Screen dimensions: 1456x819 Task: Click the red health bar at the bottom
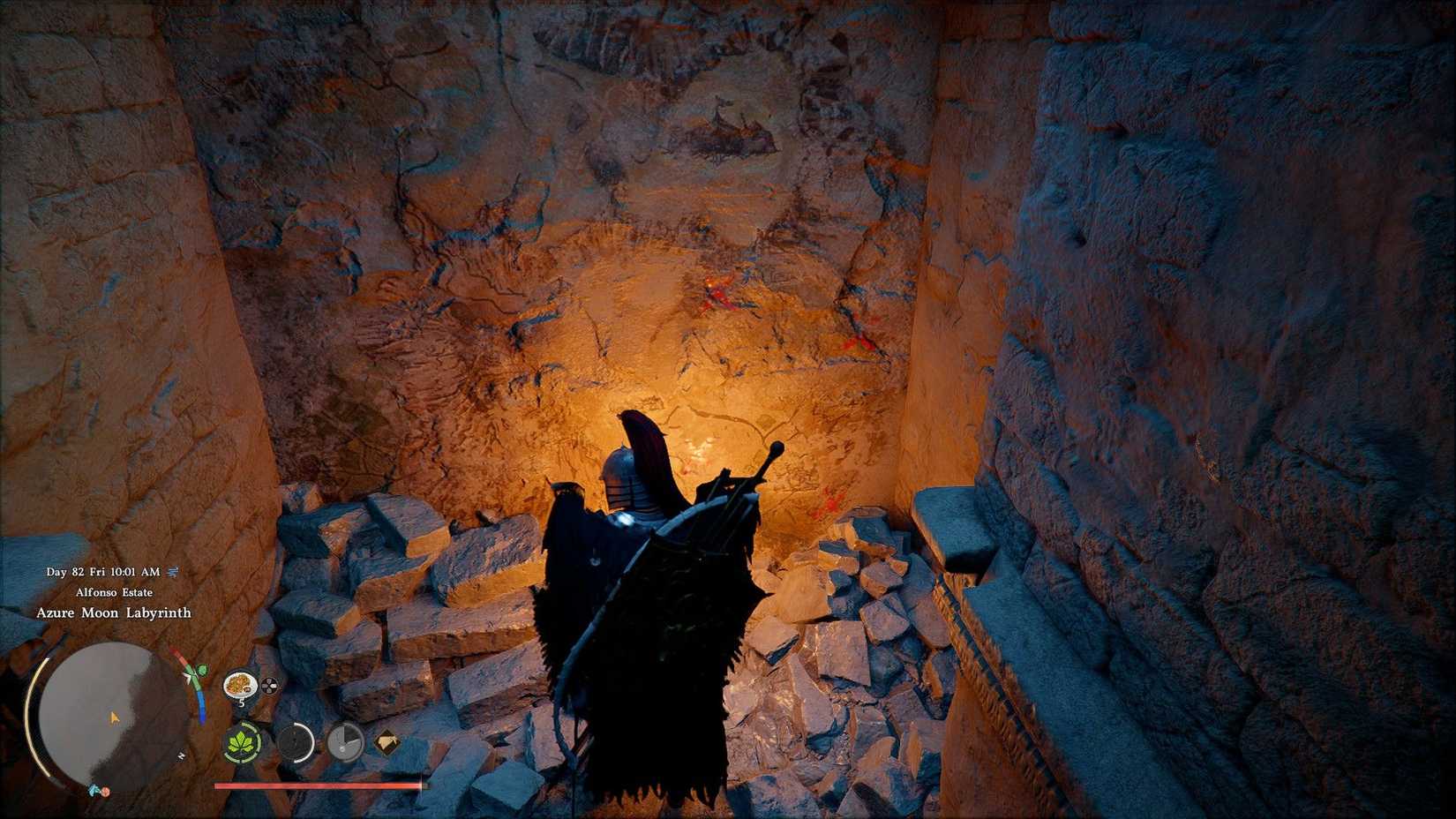click(x=317, y=786)
